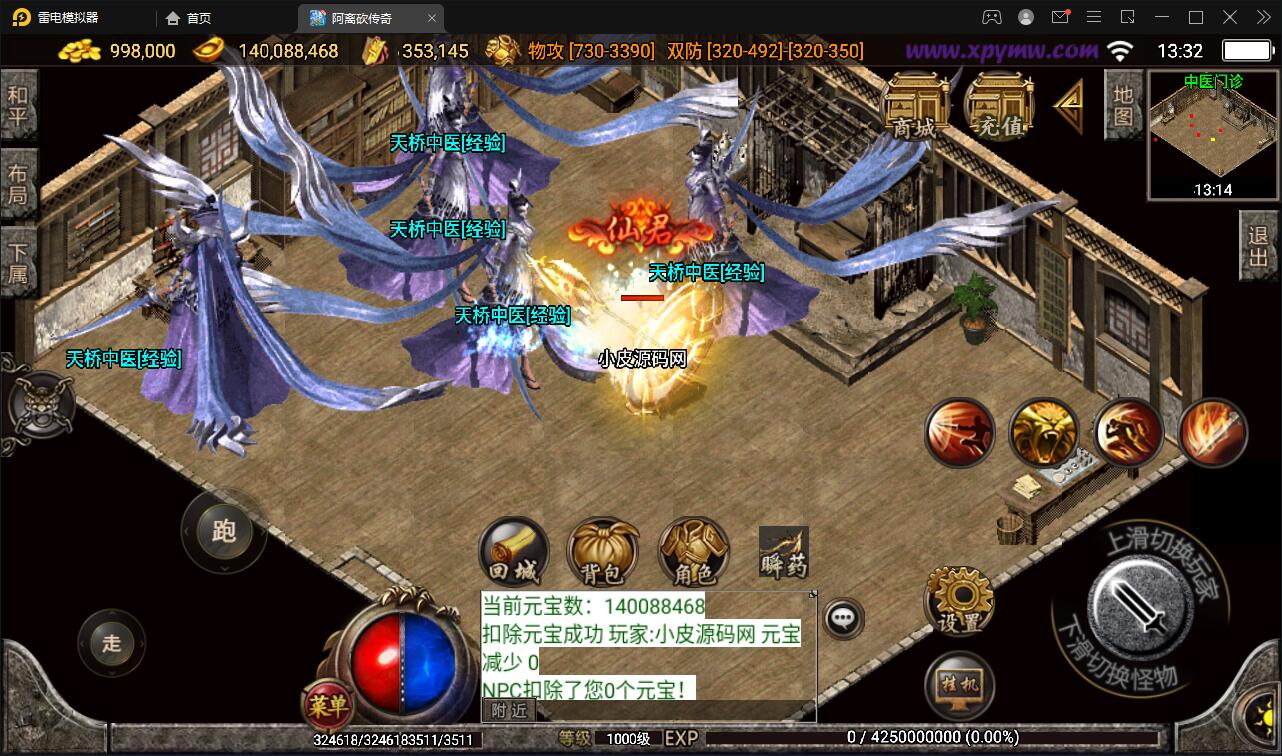Open the 设置 settings gear icon
The image size is (1282, 756).
(958, 604)
